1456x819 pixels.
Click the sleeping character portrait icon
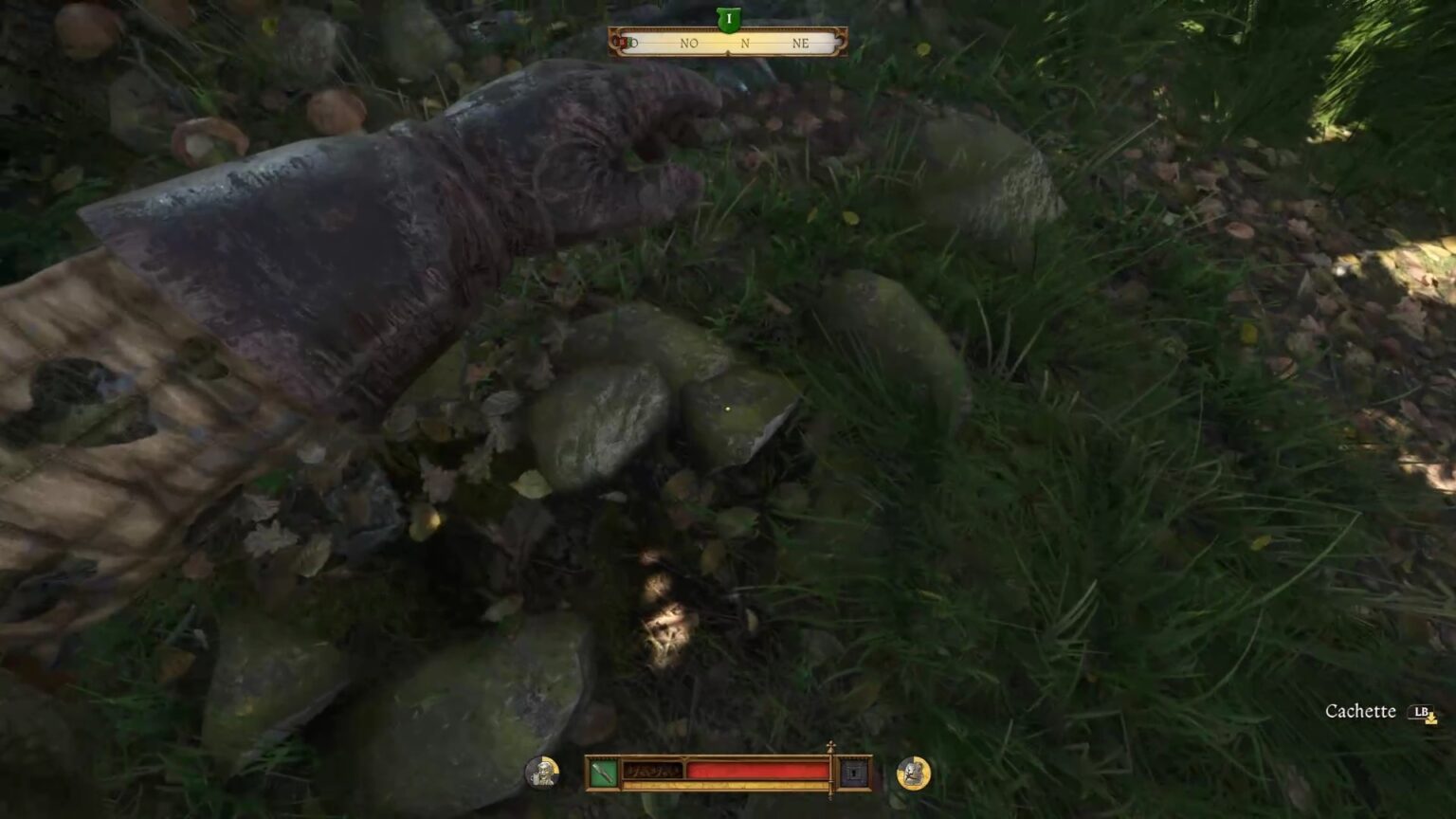click(x=911, y=773)
